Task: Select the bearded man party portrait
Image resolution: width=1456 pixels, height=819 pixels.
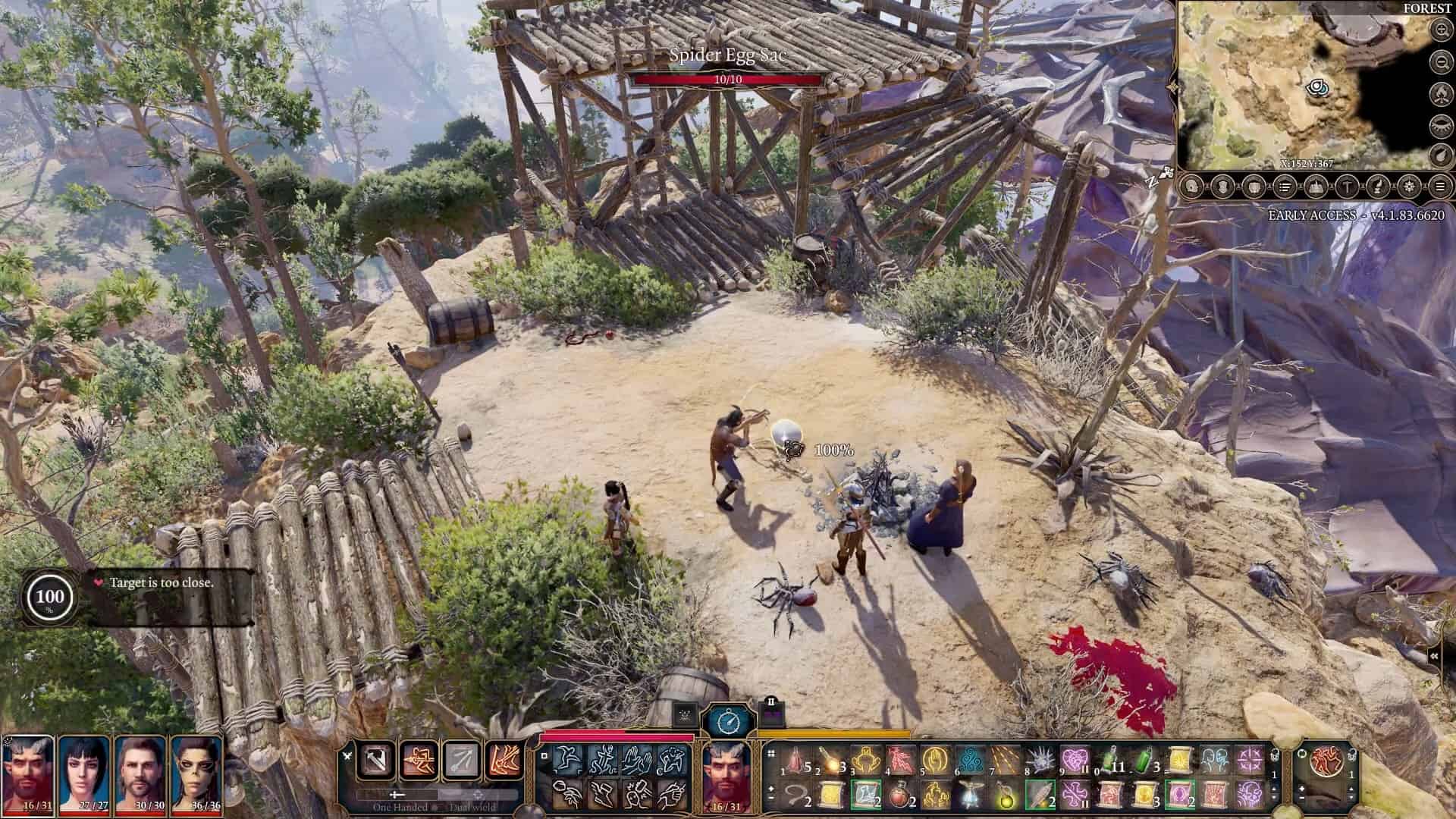Action: click(x=142, y=775)
